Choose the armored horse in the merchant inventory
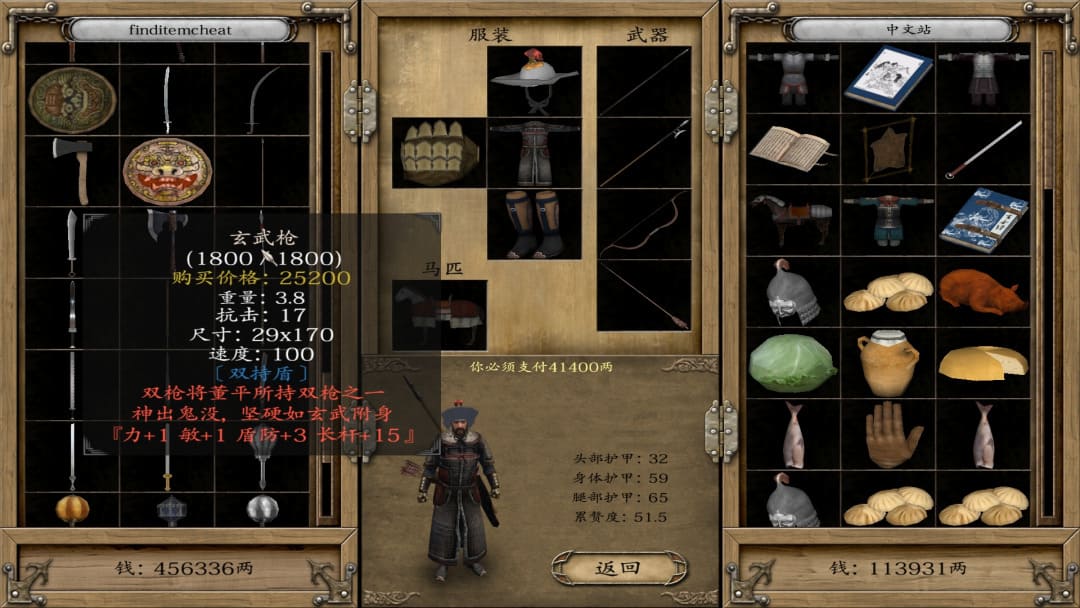Image resolution: width=1080 pixels, height=608 pixels. tap(792, 219)
